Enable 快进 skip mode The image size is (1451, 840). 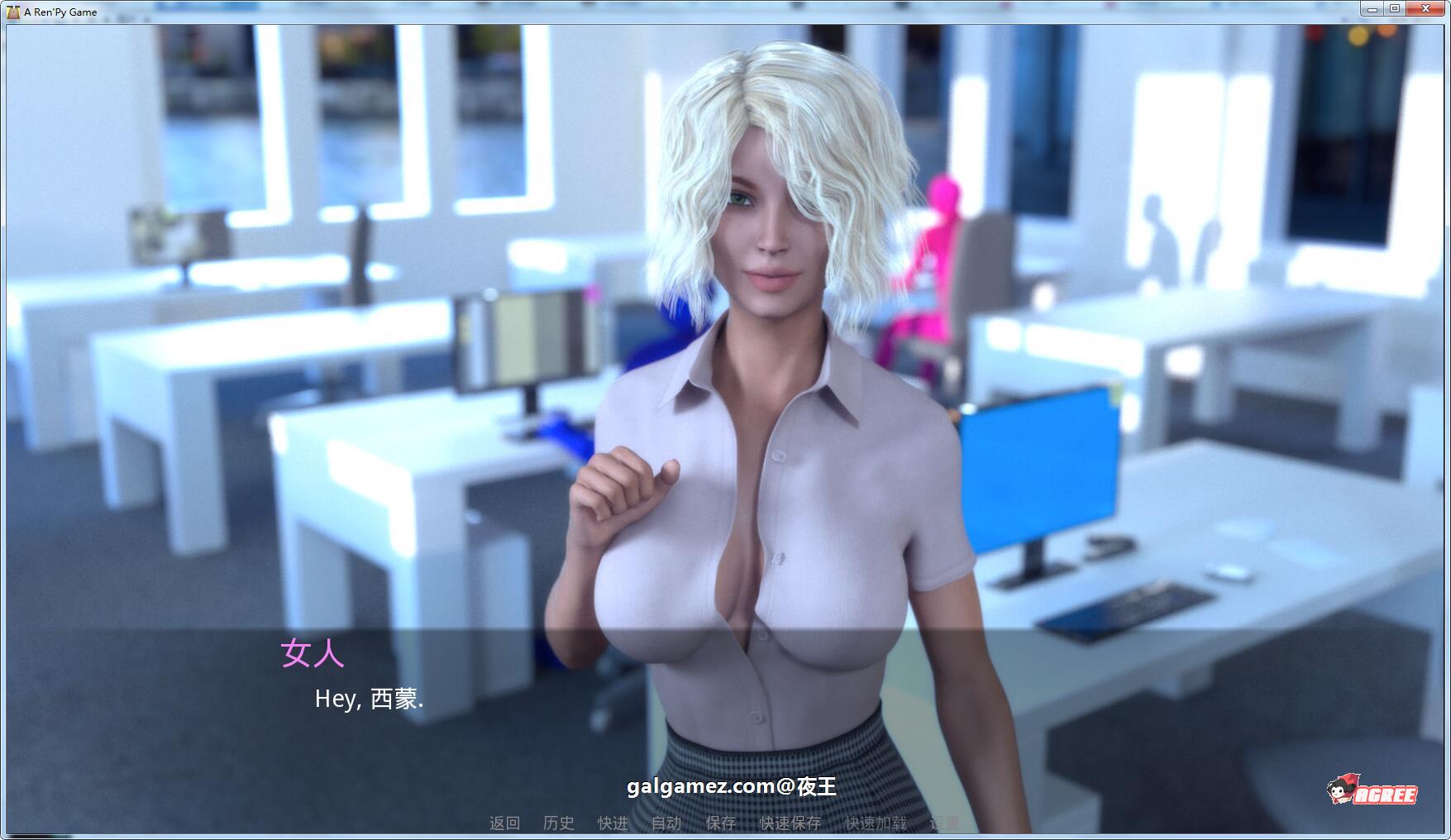(613, 824)
